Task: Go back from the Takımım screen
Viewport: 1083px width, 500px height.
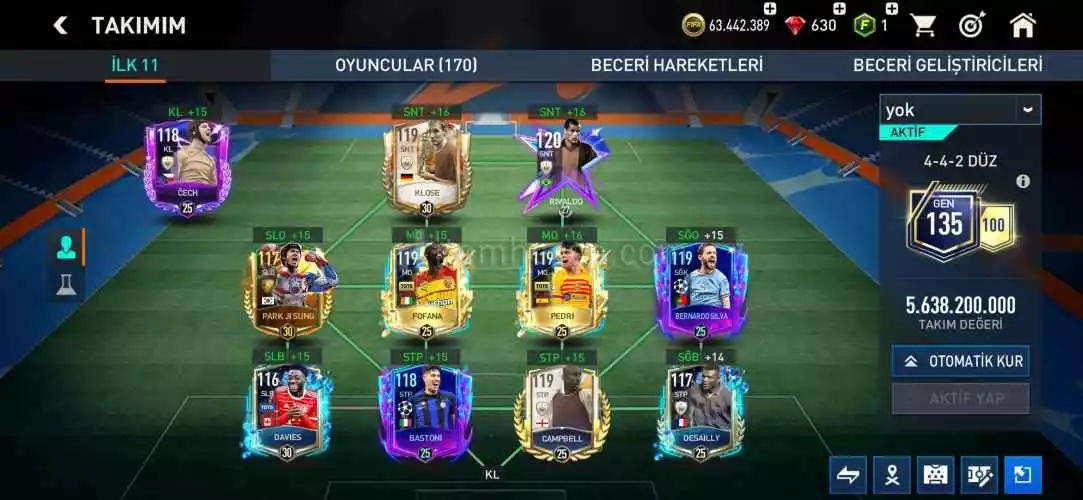Action: (x=60, y=25)
